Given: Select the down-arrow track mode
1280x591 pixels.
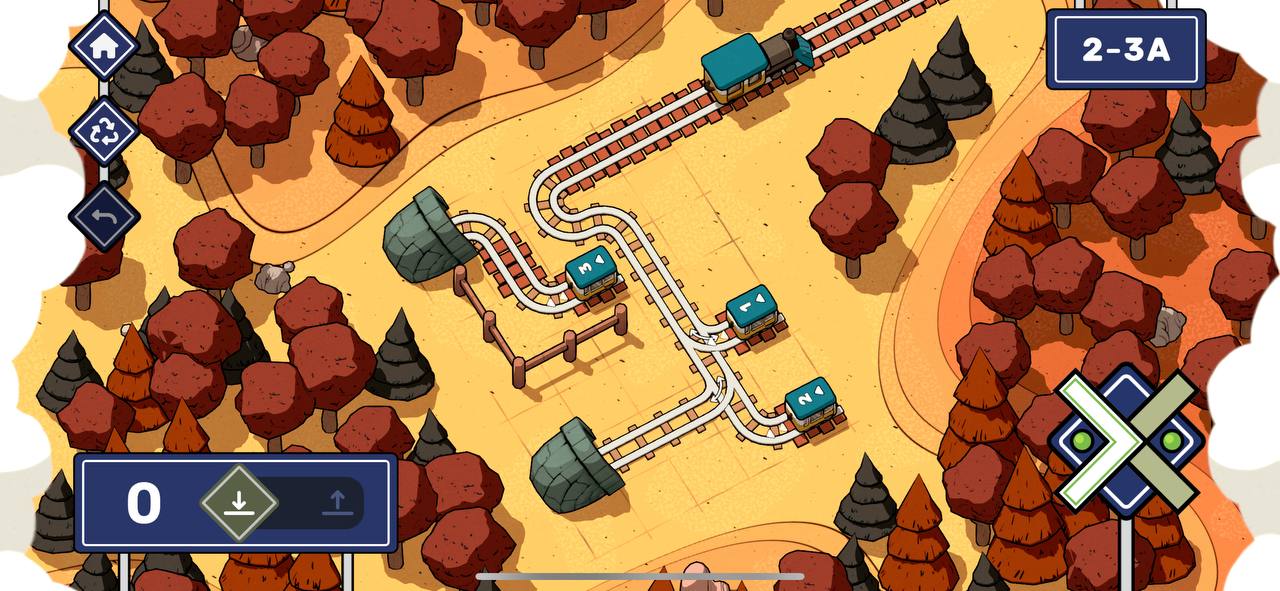Looking at the screenshot, I should pyautogui.click(x=238, y=503).
